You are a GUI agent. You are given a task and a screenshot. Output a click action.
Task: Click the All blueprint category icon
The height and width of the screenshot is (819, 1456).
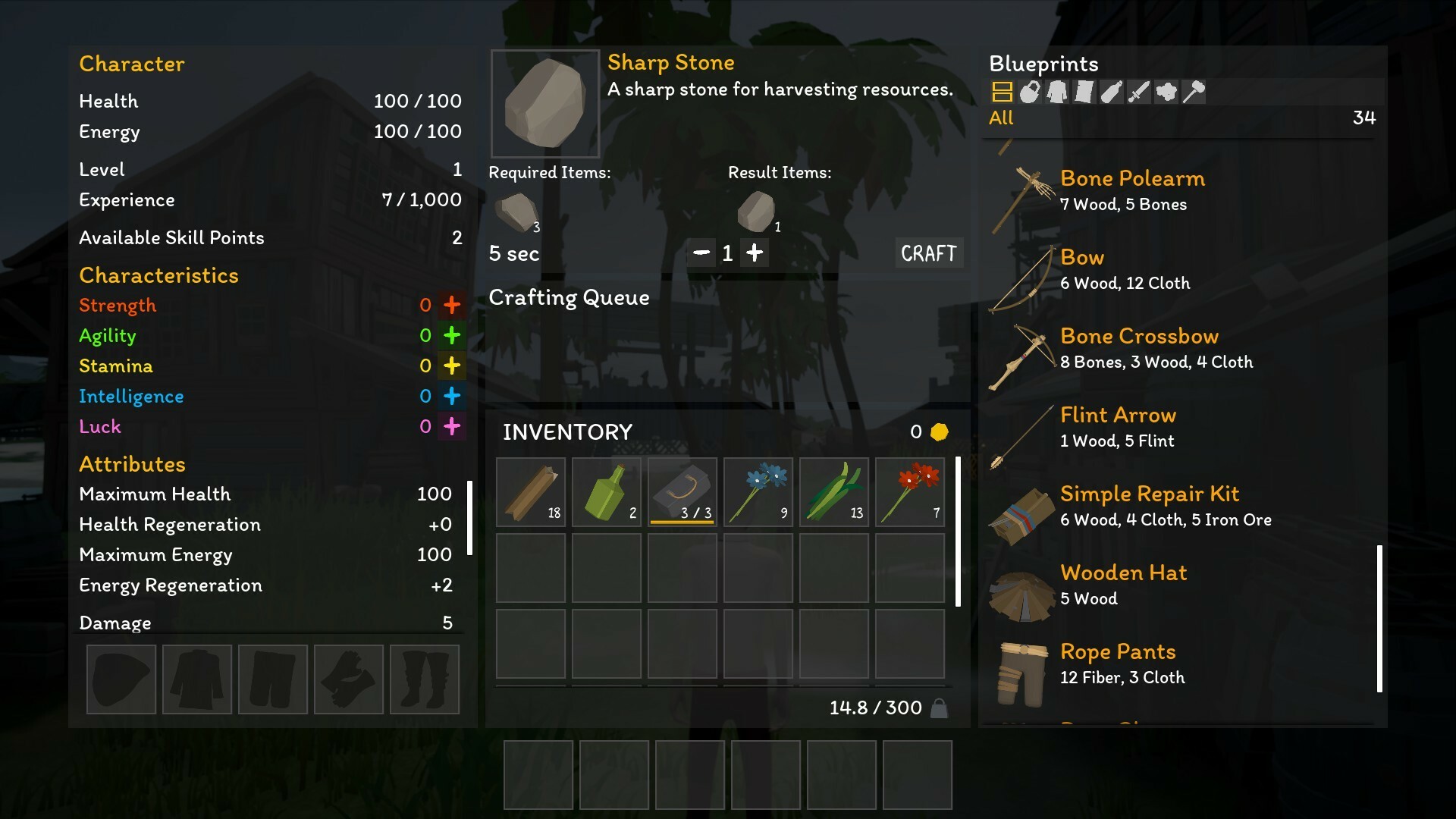1003,92
